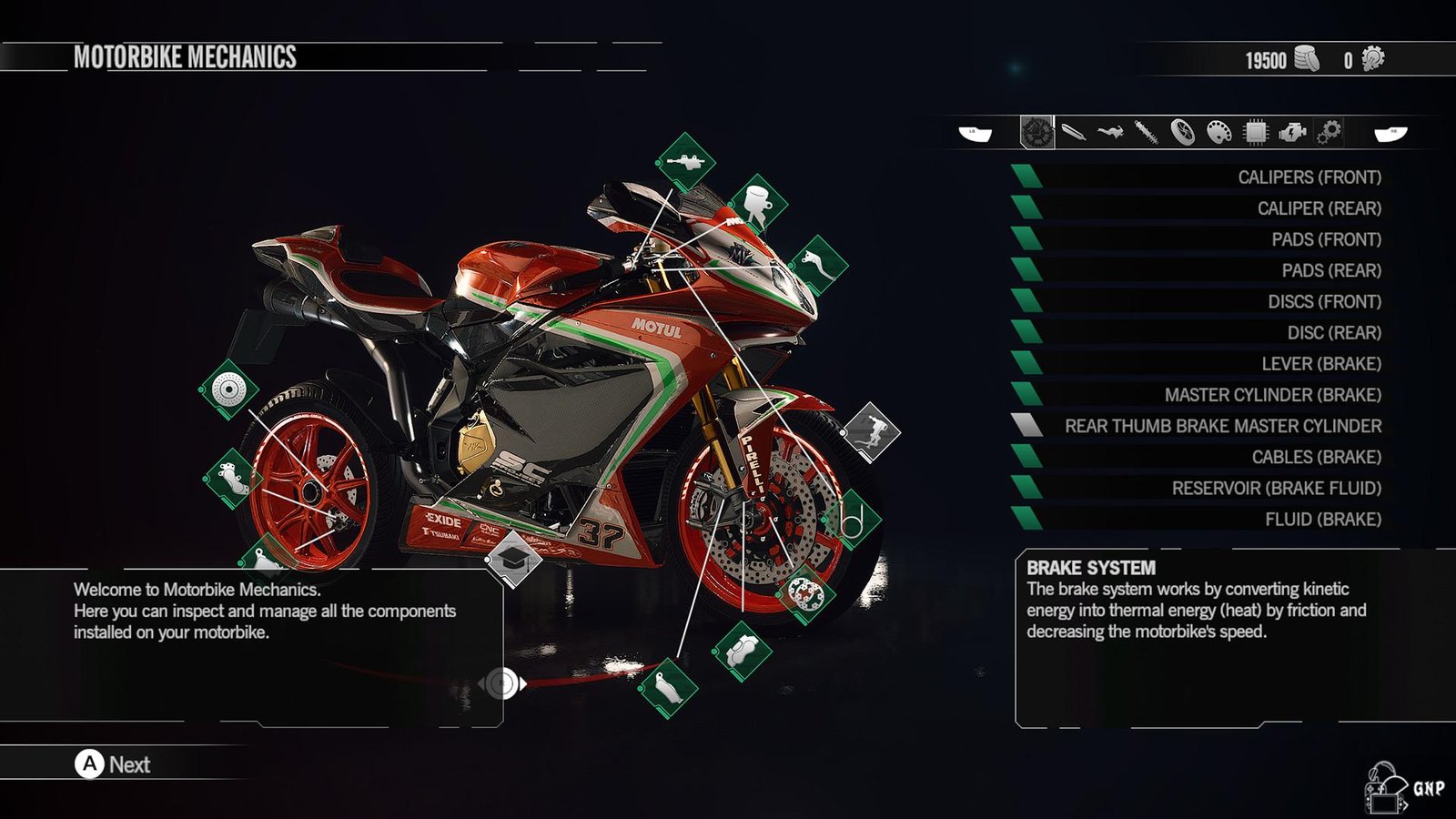The image size is (1456, 819).
Task: Open the FLUID (BRAKE) row
Action: pyautogui.click(x=1322, y=519)
